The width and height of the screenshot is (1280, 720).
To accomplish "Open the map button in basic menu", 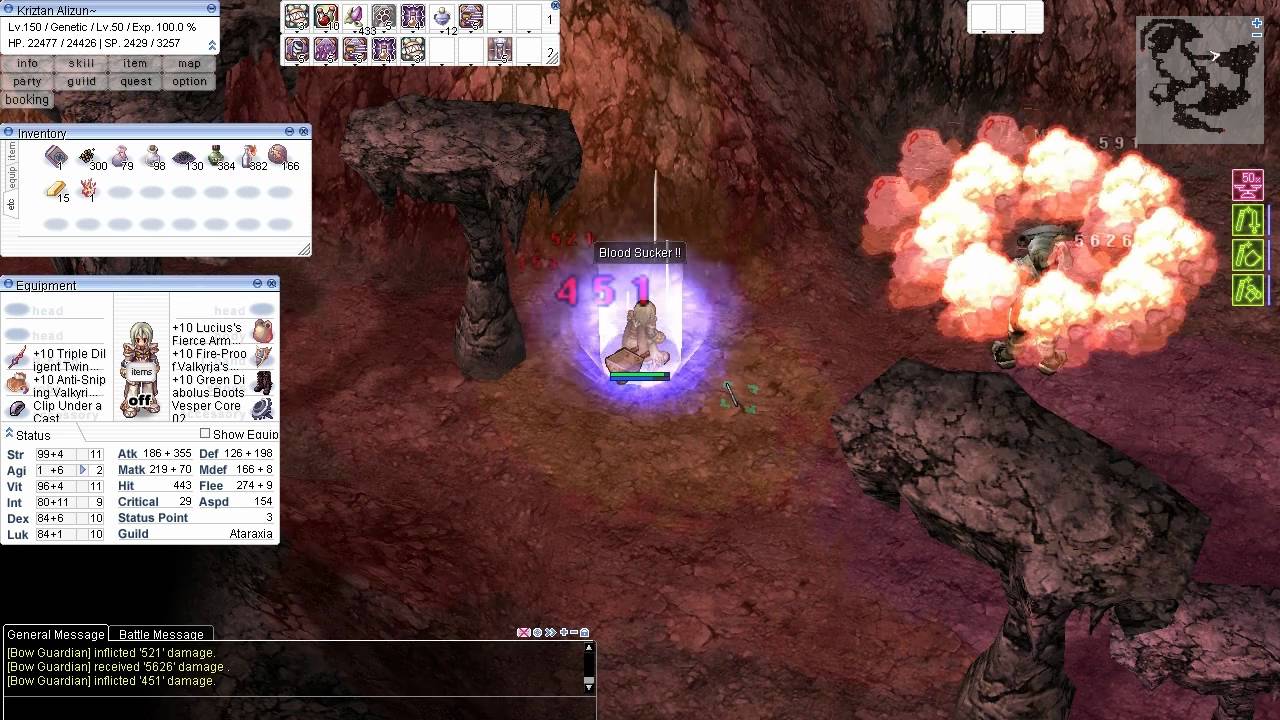I will click(189, 63).
